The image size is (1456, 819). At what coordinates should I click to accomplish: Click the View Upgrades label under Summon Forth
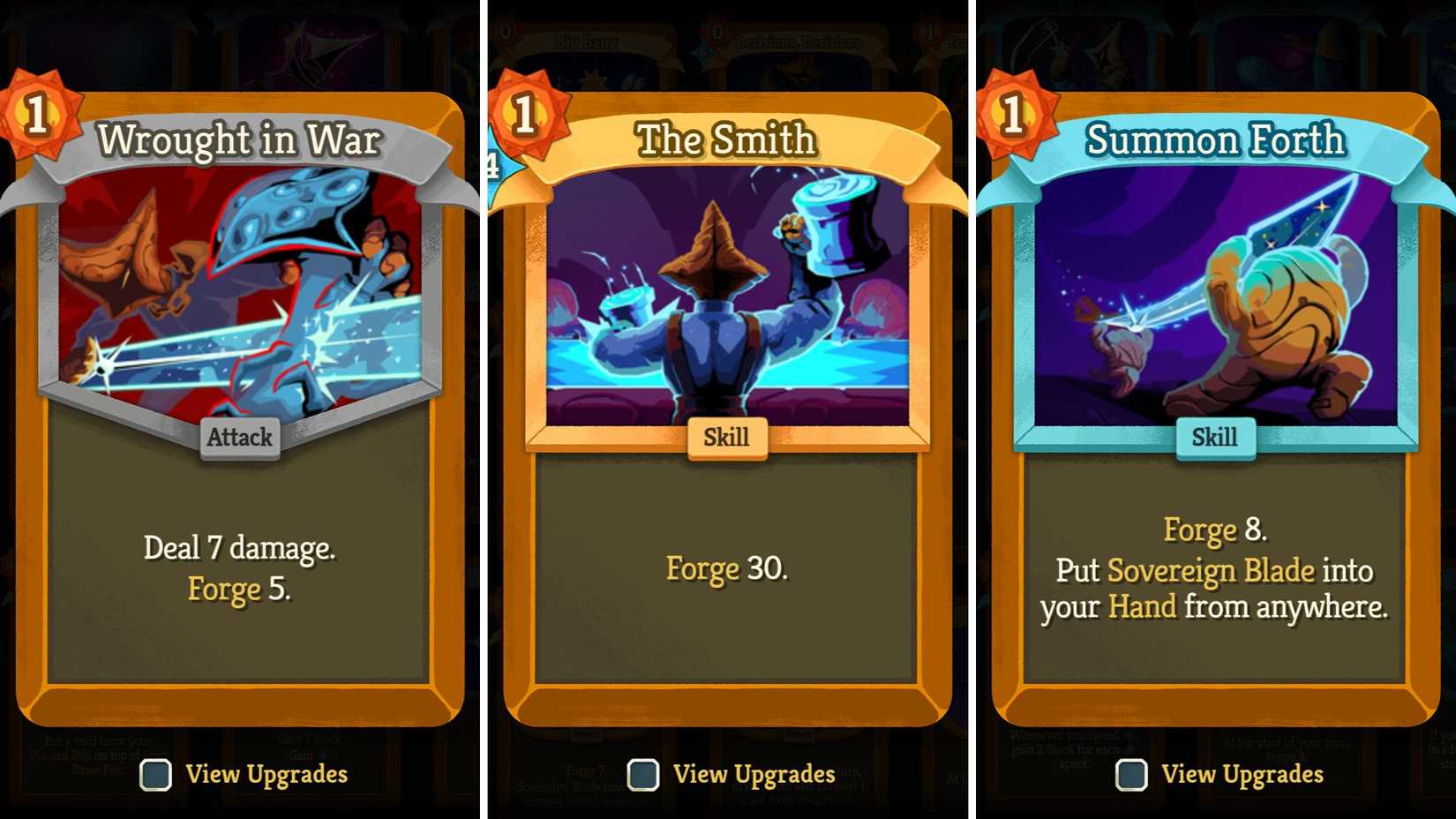[x=1242, y=774]
